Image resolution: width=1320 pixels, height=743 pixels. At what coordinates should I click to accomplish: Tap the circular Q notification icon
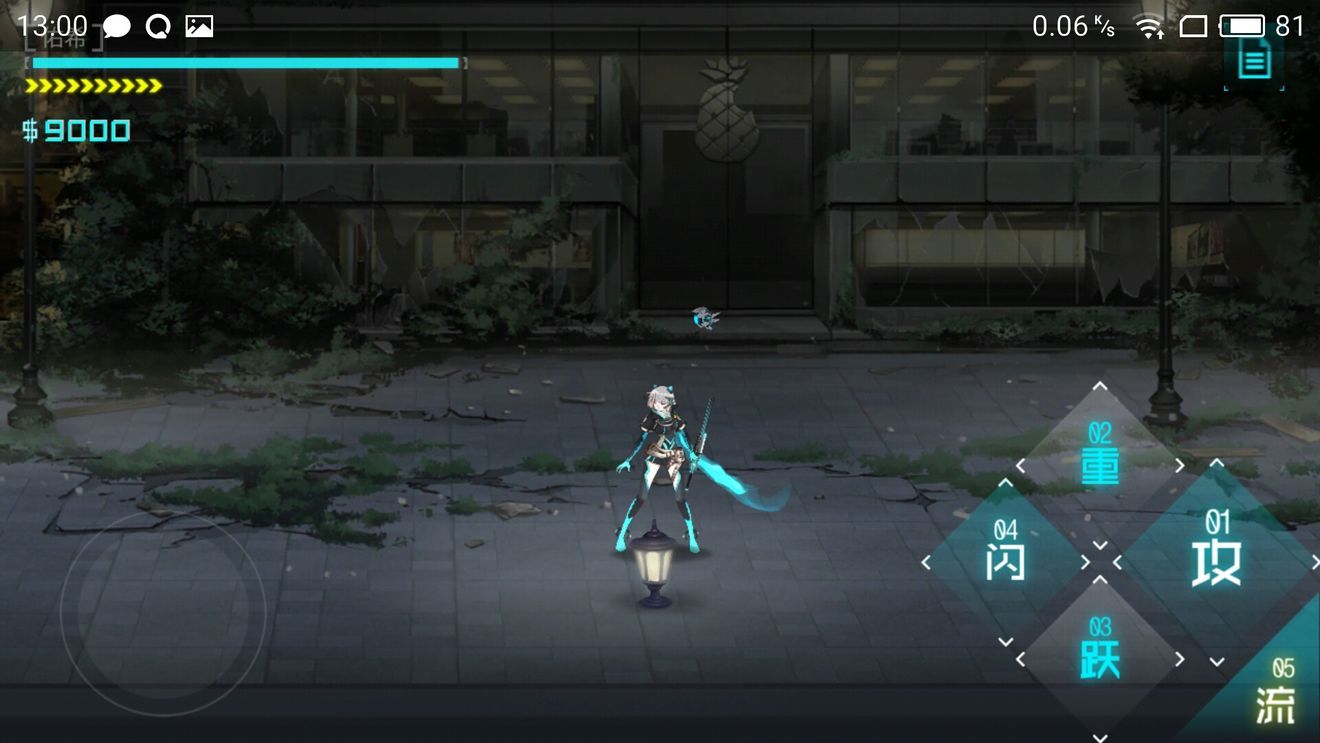coord(157,26)
